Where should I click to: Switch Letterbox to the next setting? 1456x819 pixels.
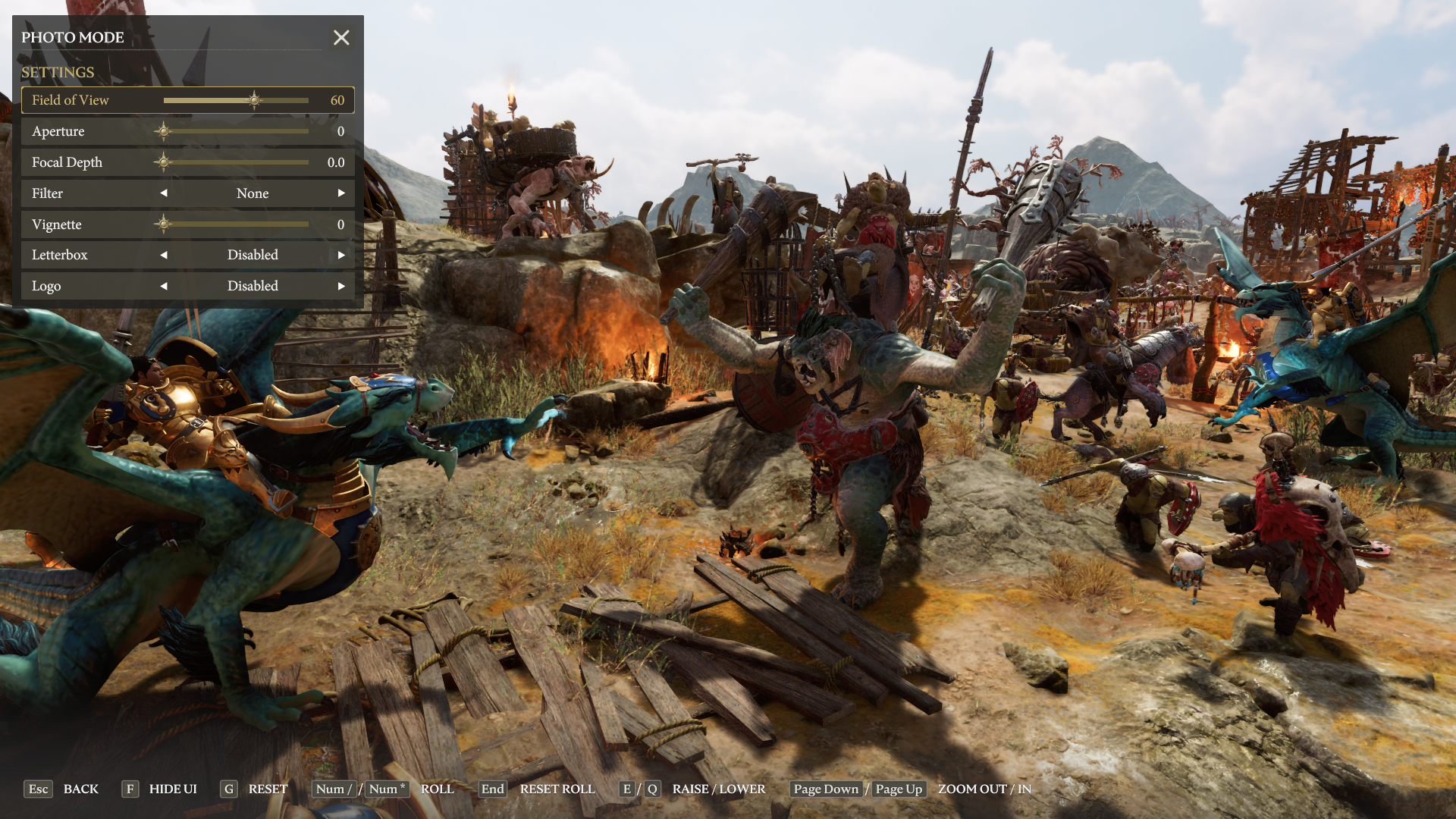pyautogui.click(x=341, y=255)
